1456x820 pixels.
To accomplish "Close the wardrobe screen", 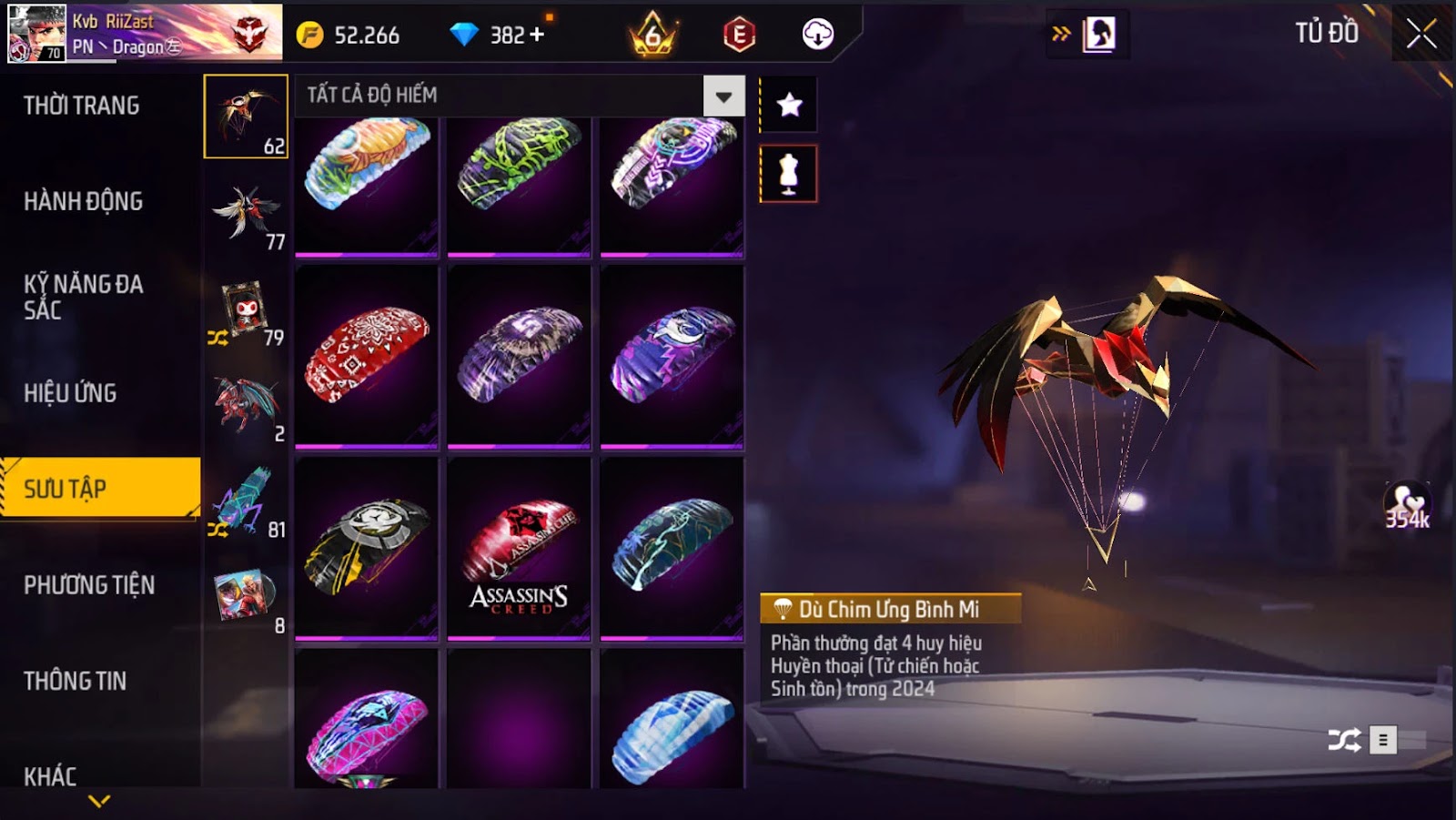I will tap(1421, 35).
